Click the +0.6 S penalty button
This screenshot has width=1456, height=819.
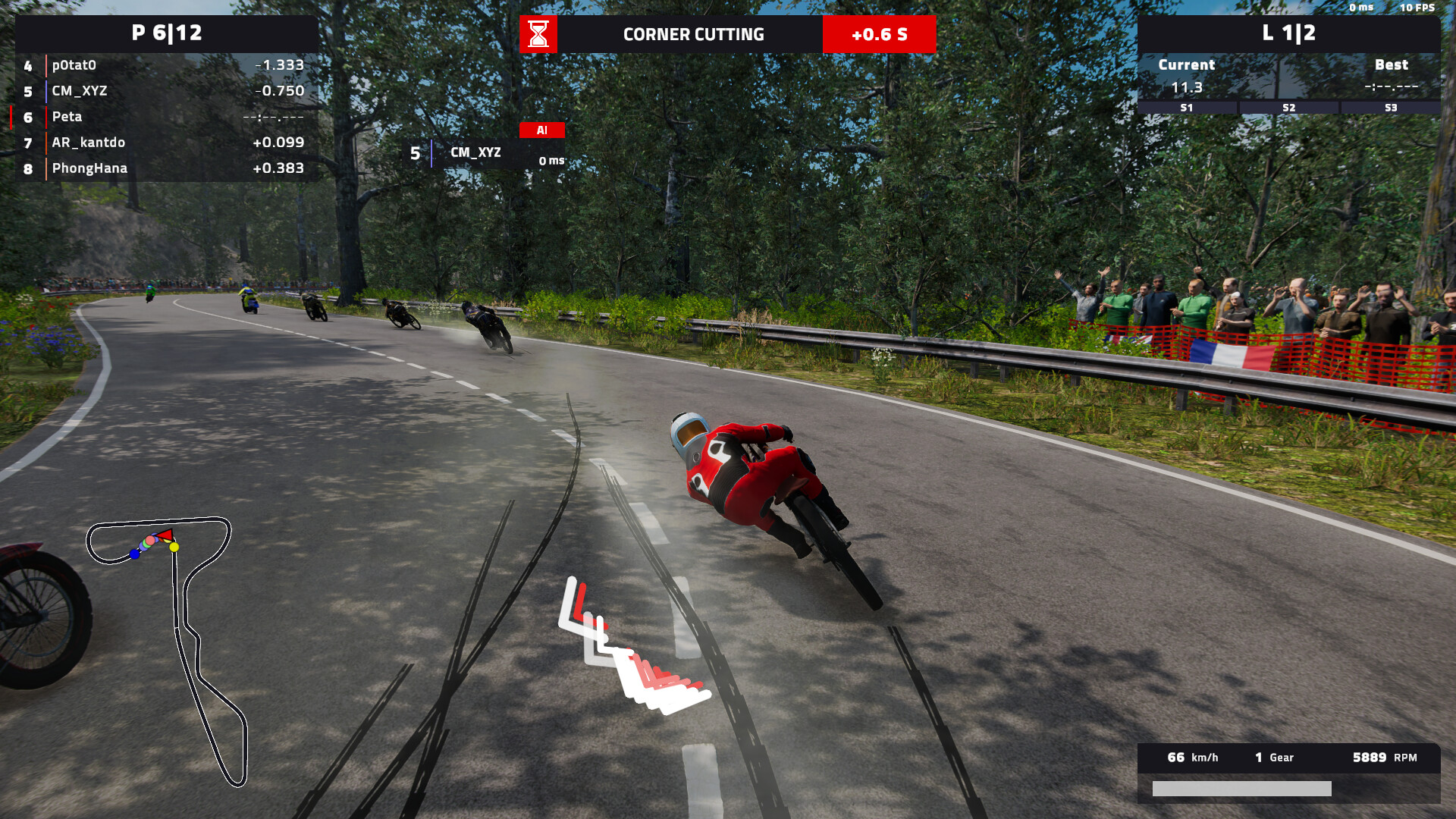pos(879,34)
